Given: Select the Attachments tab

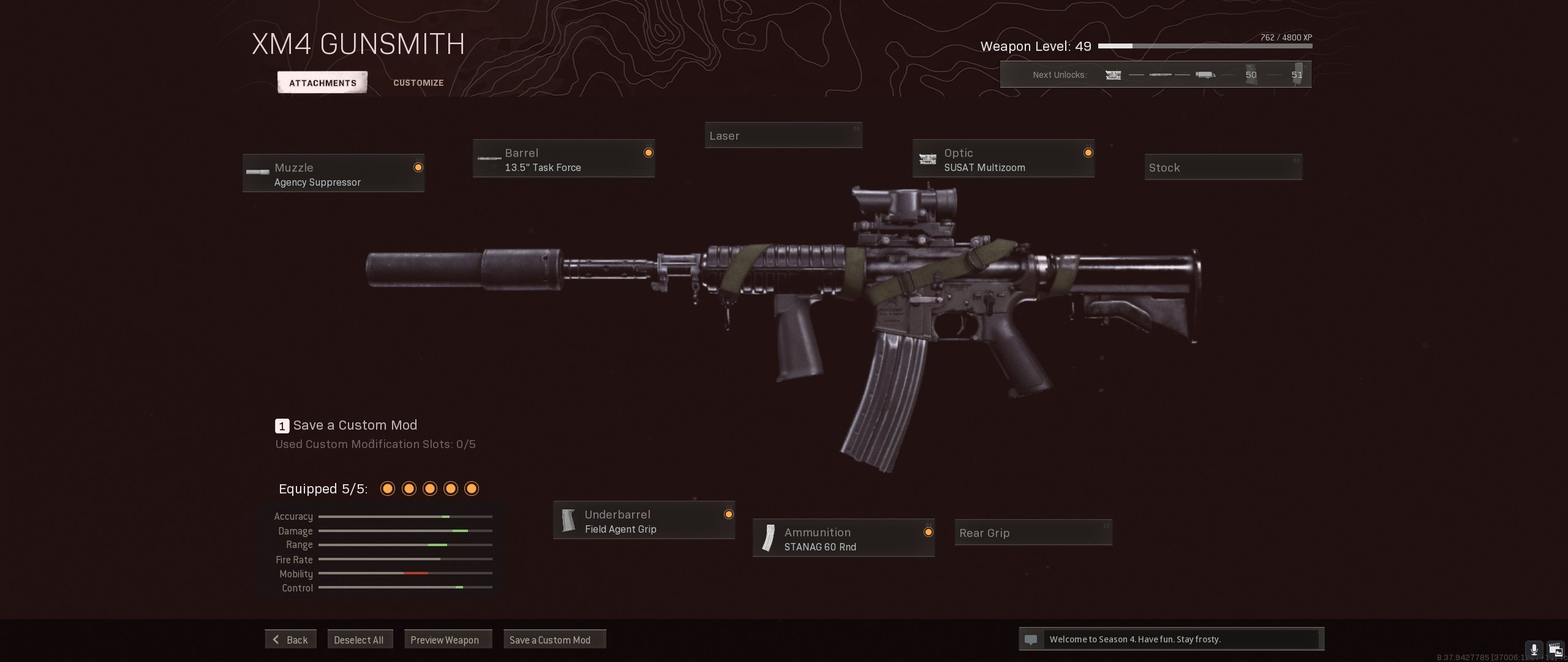Looking at the screenshot, I should pos(322,82).
